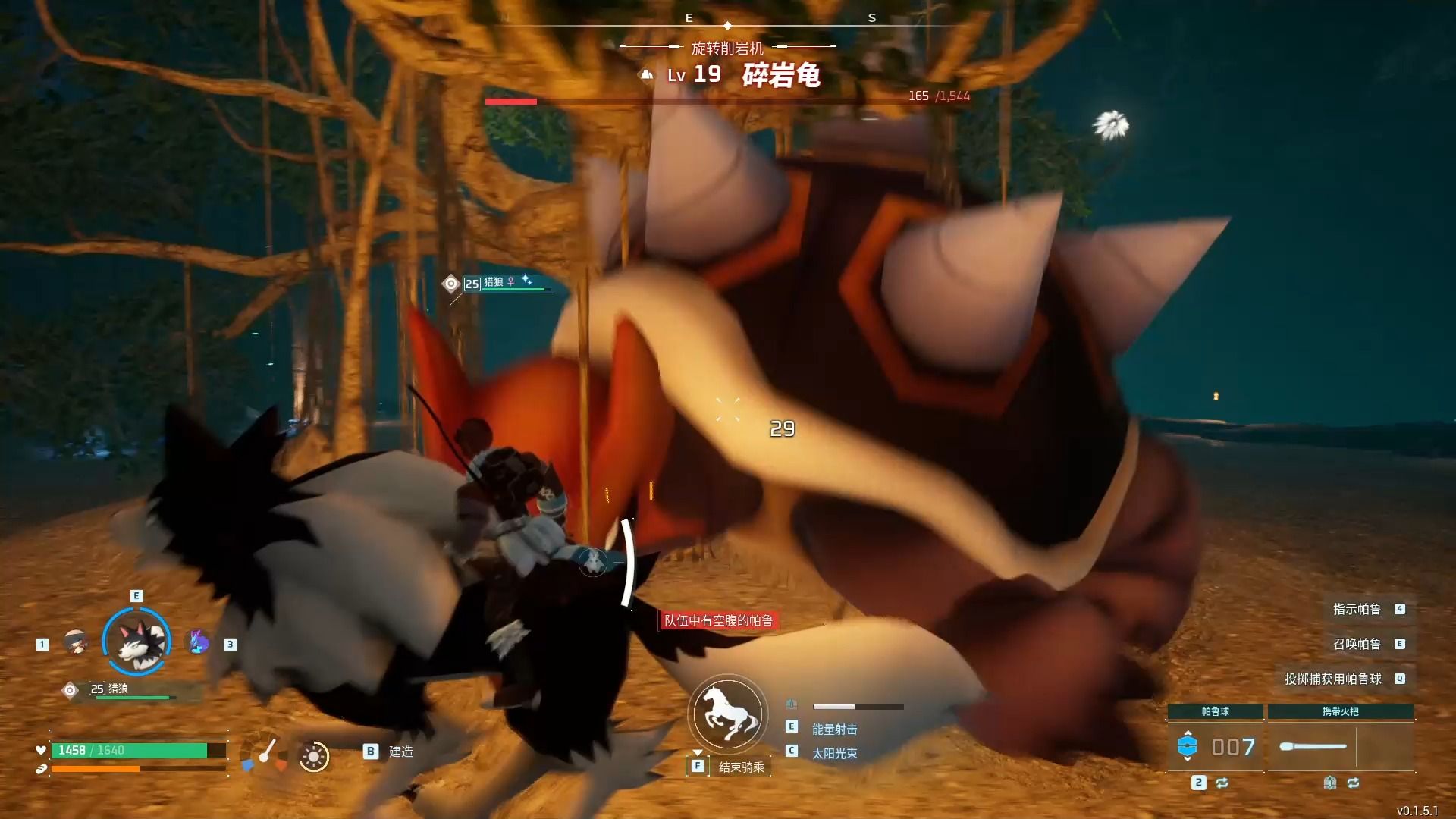
Task: Switch to the purple pal in slot 3
Action: [x=199, y=642]
